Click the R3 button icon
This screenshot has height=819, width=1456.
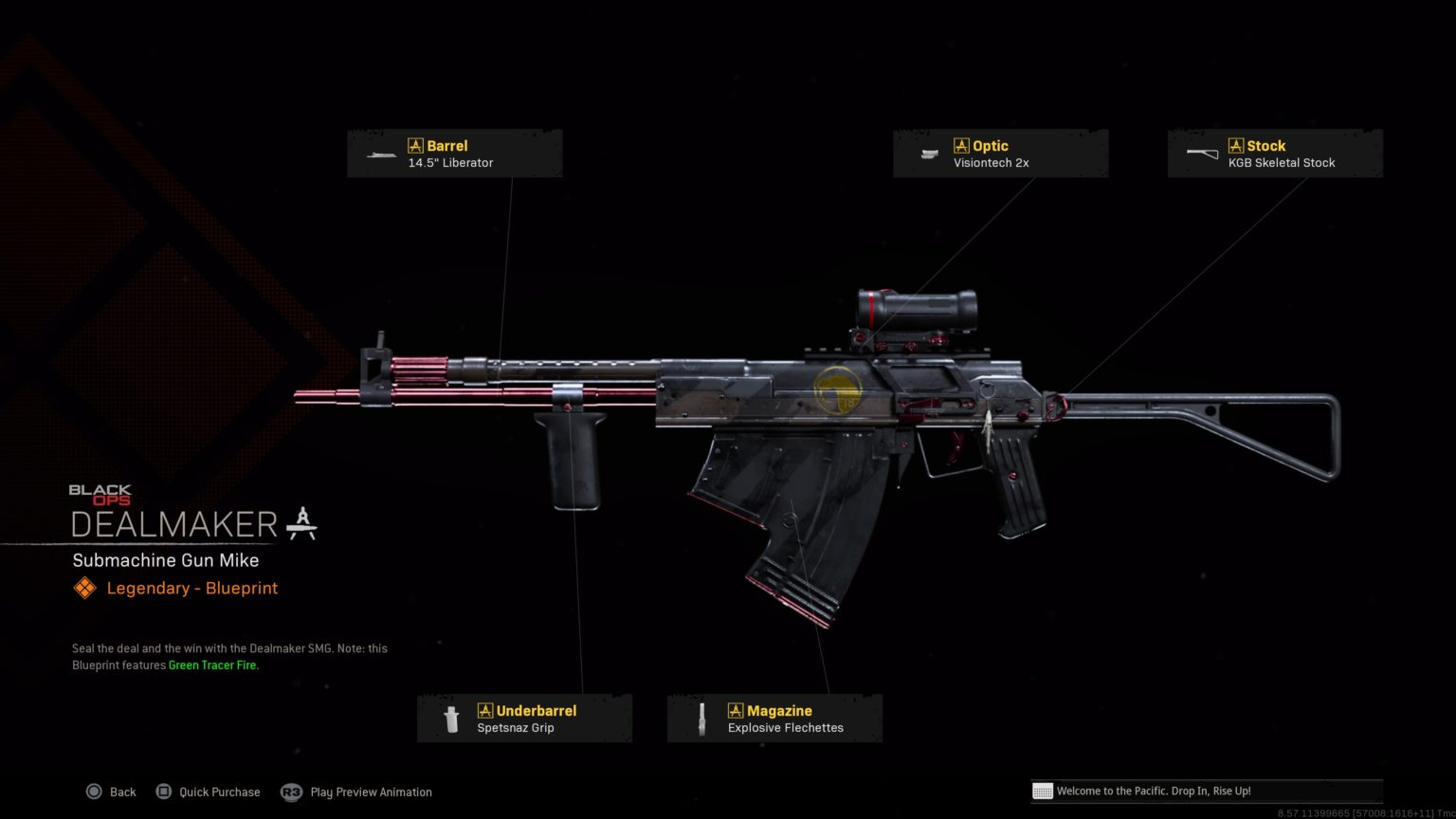click(291, 792)
